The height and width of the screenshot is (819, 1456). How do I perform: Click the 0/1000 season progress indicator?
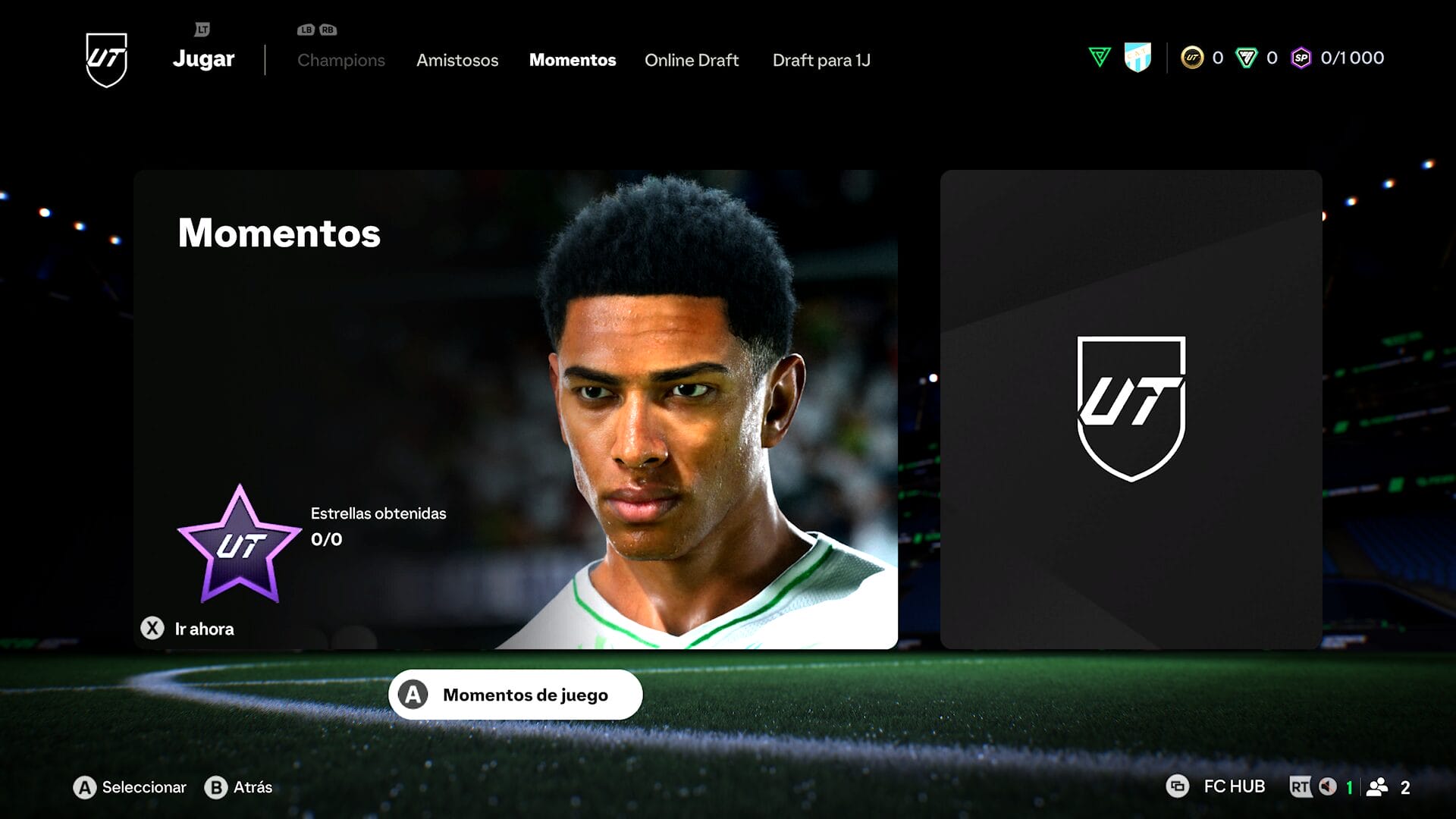tap(1354, 58)
